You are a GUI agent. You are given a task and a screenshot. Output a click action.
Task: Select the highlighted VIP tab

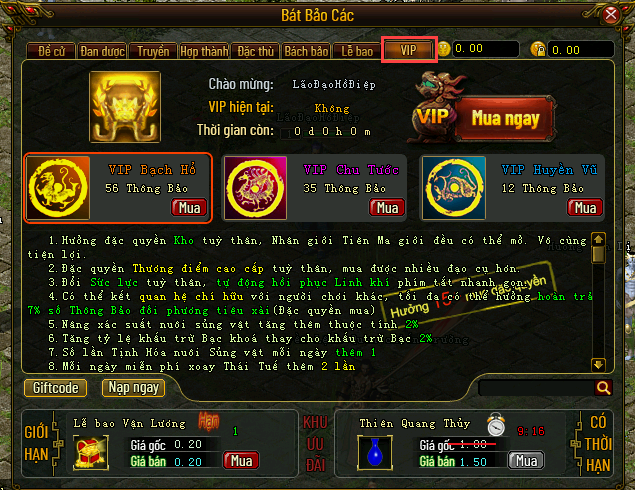click(408, 48)
